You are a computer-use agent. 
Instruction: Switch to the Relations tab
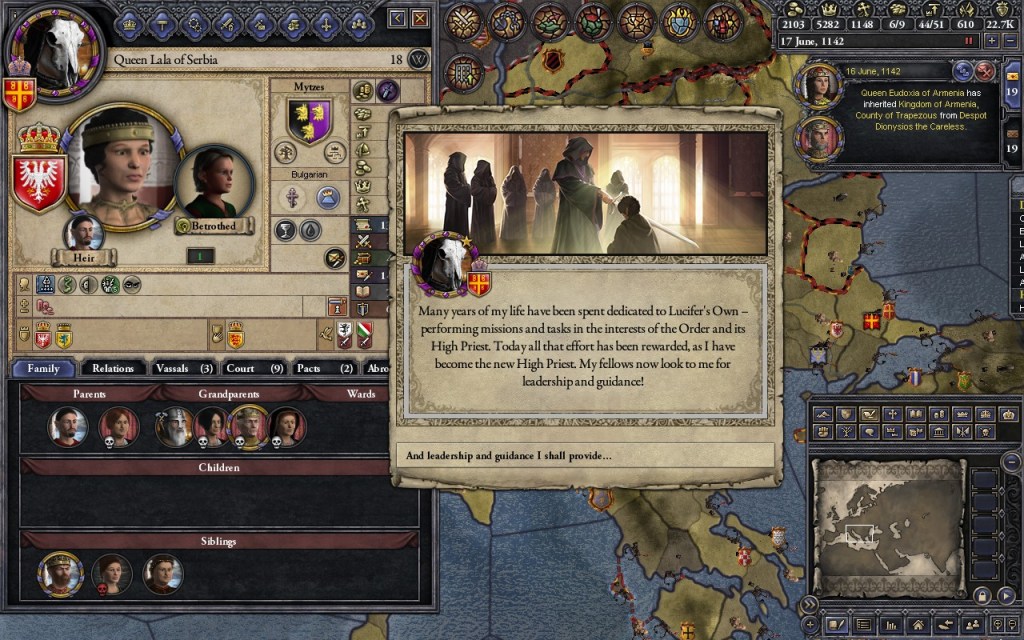point(113,368)
